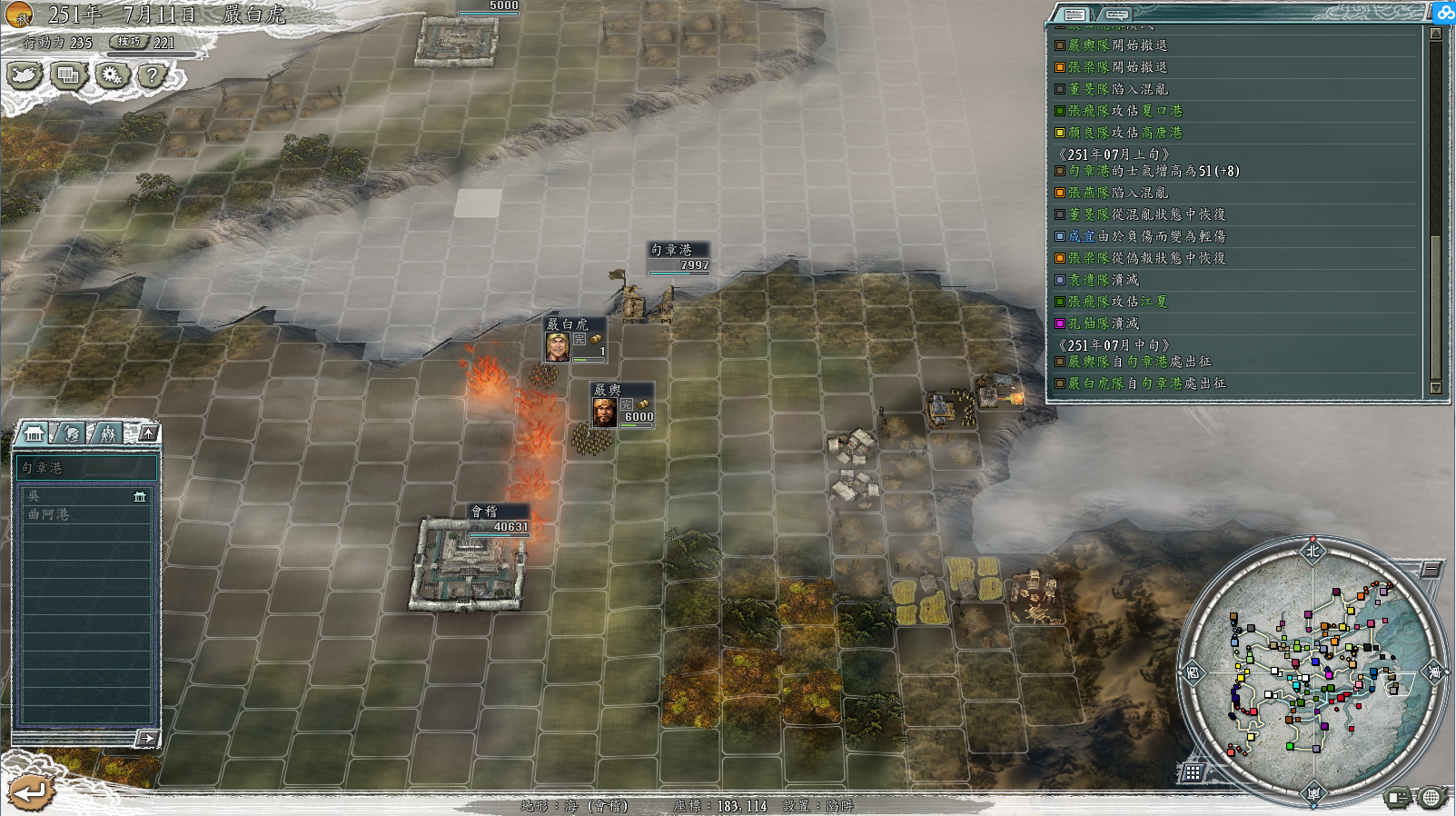Open the gear settings menu
Viewport: 1456px width, 816px height.
[112, 75]
